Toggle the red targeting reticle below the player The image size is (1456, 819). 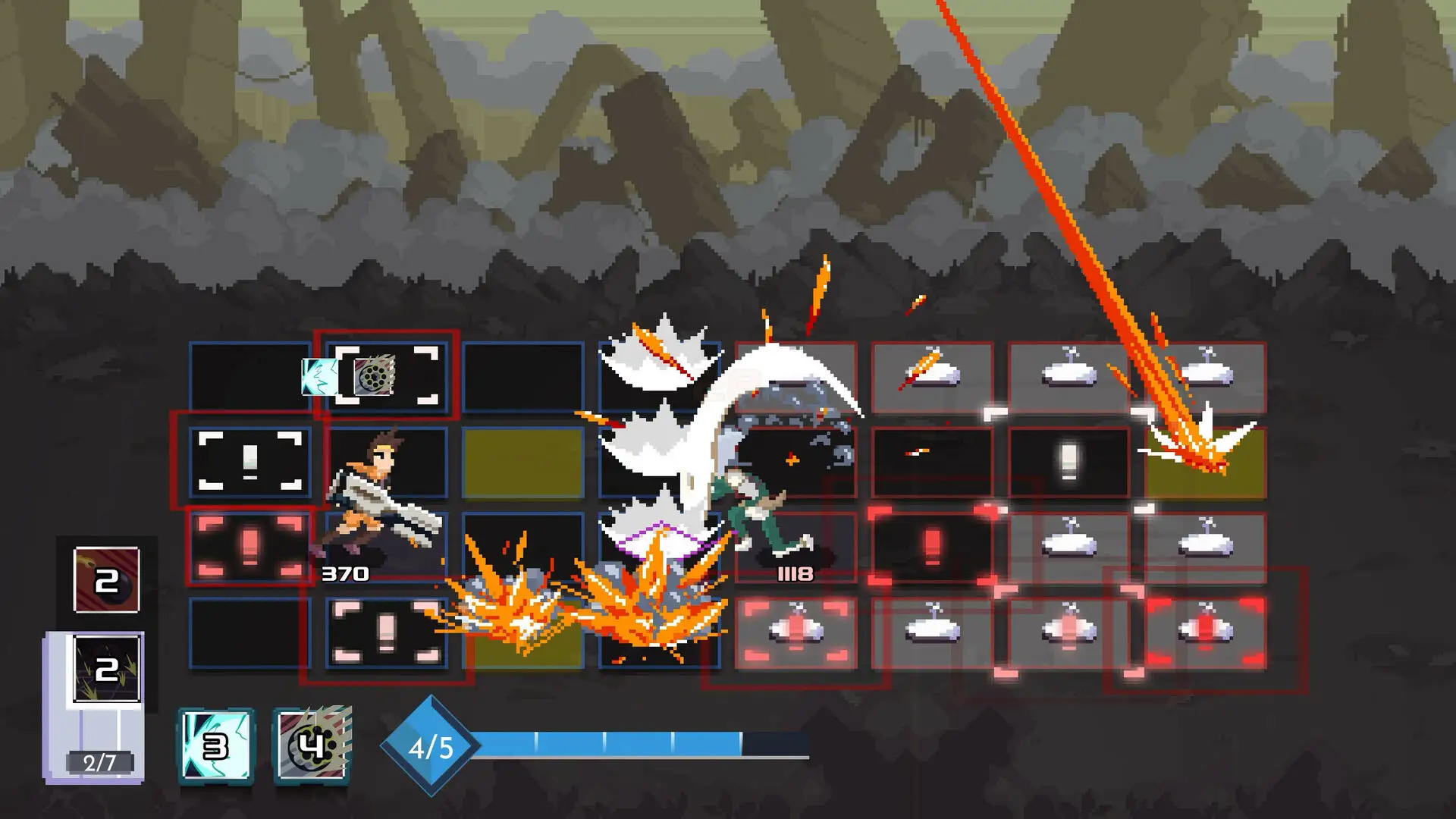(250, 548)
